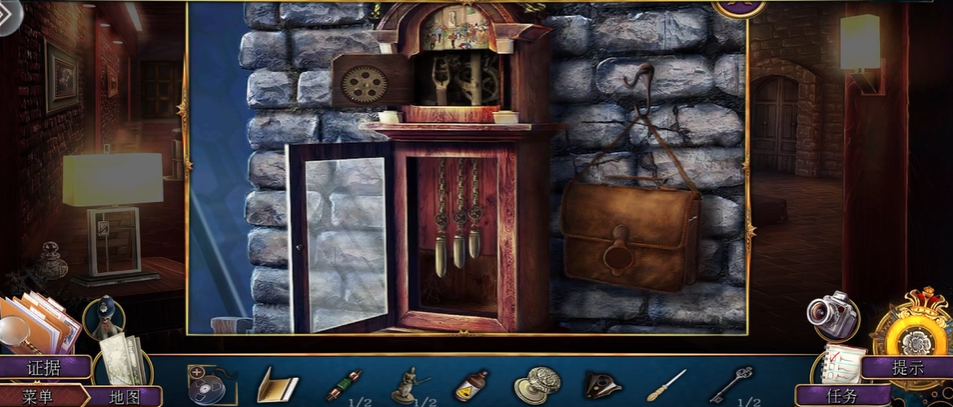This screenshot has height=407, width=953.
Task: Select the round medallion inventory item
Action: coord(536,385)
